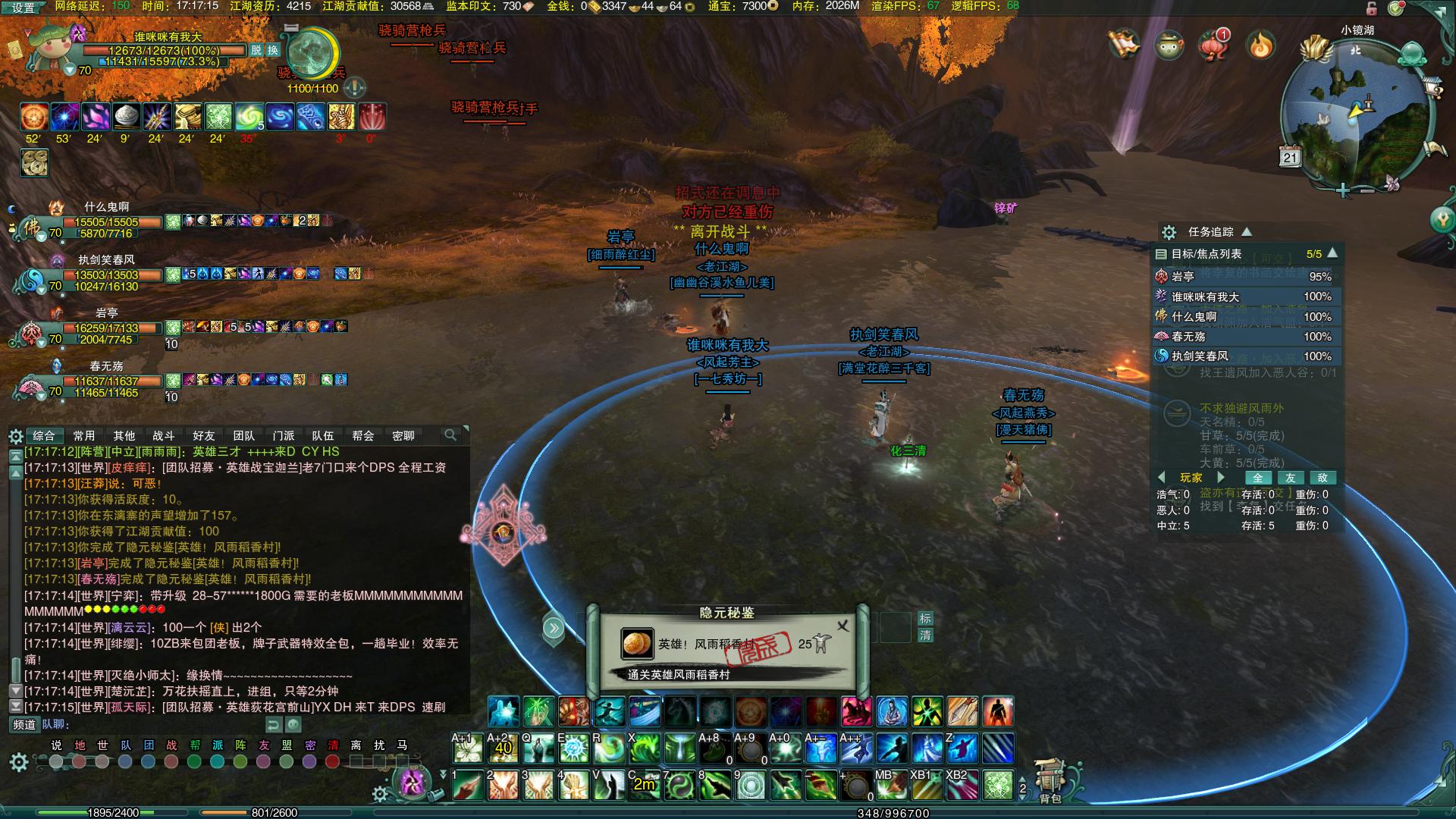
Task: Filter player list by 敌 enemies
Action: click(1323, 478)
